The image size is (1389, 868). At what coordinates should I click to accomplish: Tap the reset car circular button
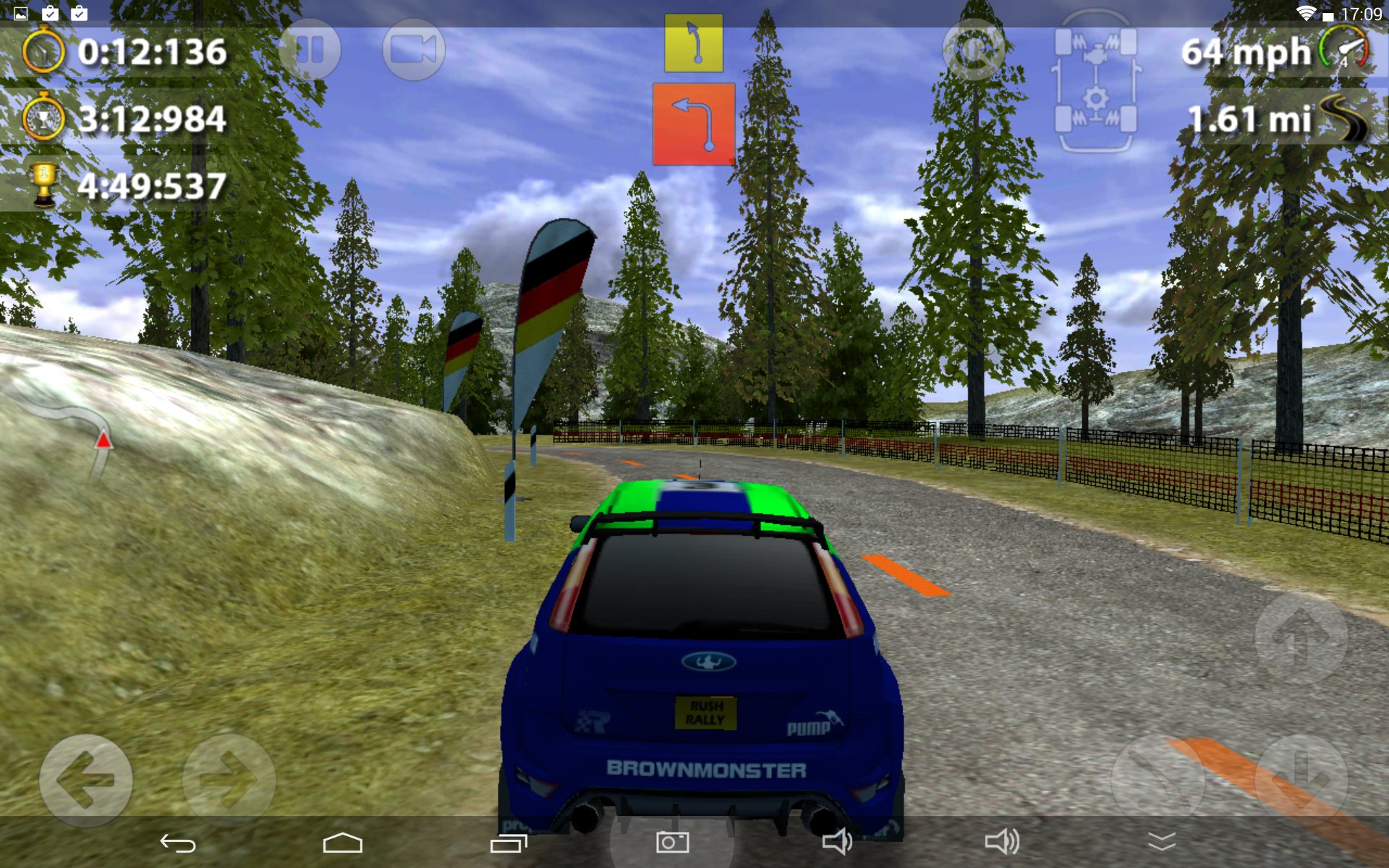pos(974,50)
